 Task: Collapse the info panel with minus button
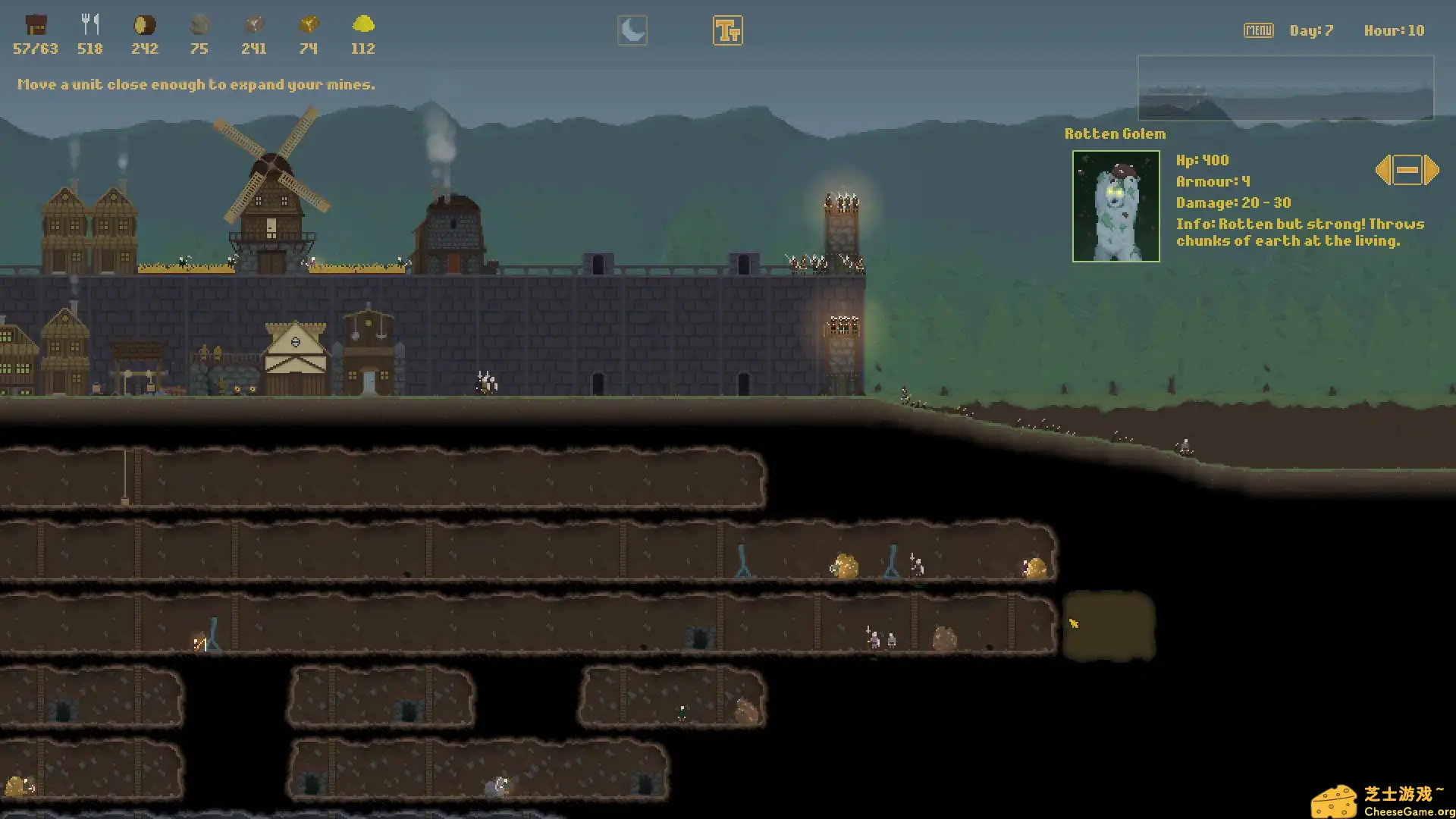tap(1407, 170)
